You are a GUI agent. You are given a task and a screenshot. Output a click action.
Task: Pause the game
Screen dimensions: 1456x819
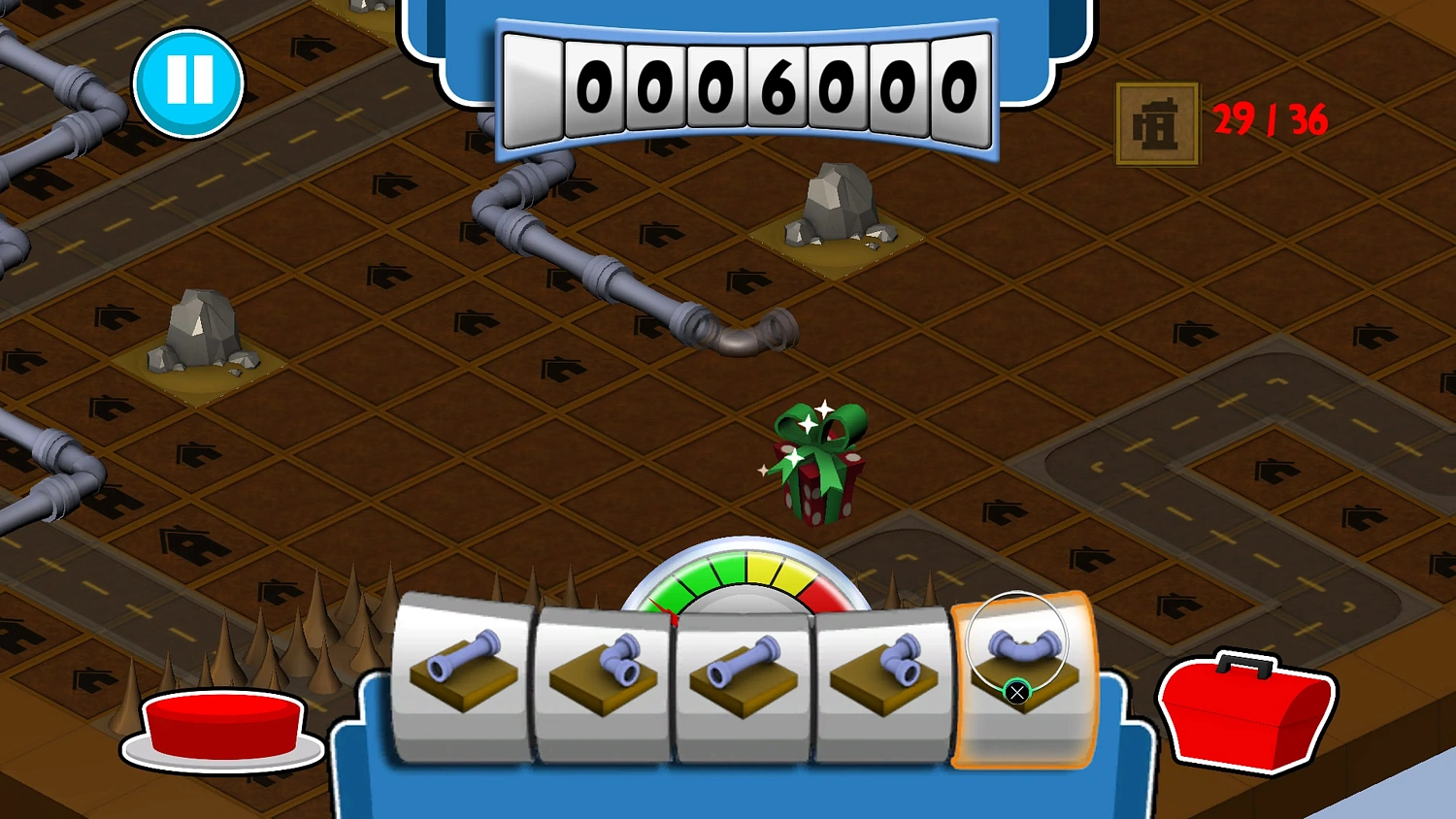(190, 82)
